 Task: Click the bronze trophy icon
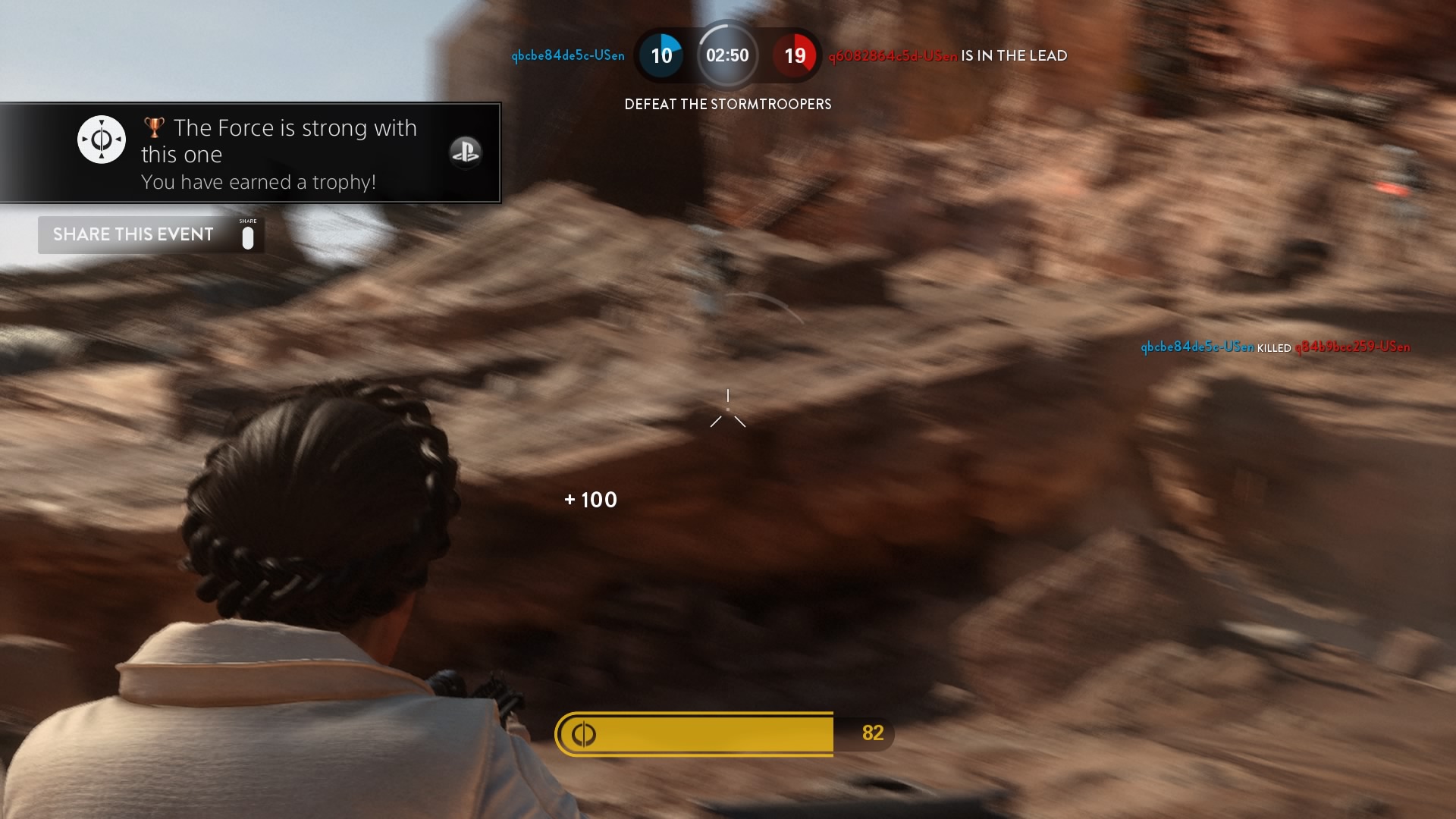[152, 127]
